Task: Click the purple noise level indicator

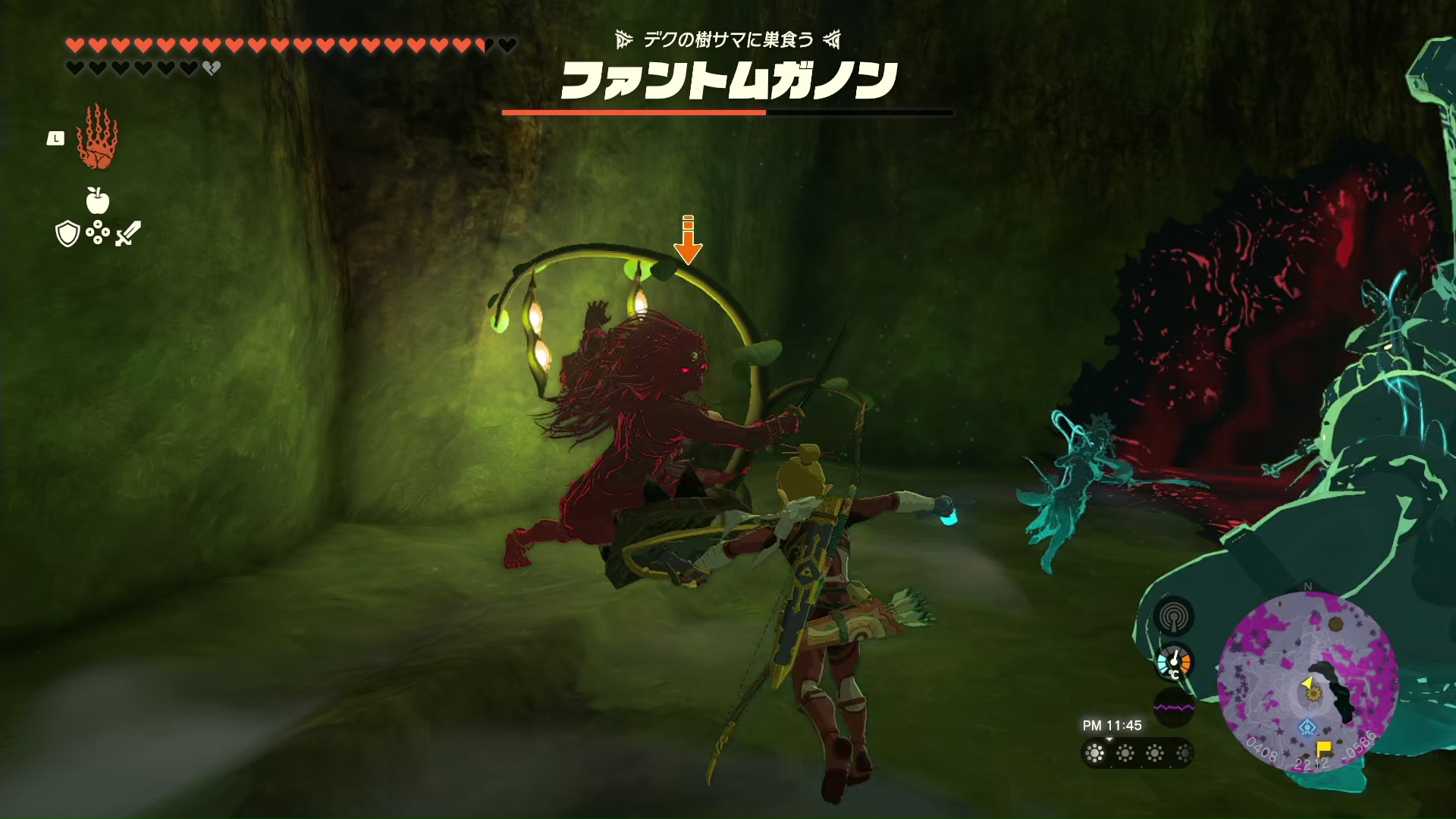Action: tap(1173, 708)
